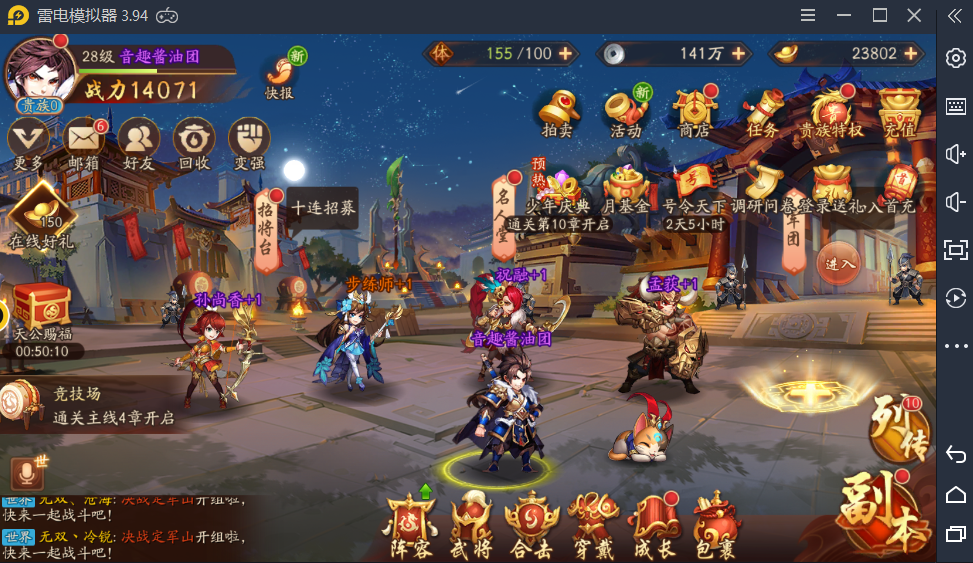
Task: Open the 拍卖 auction house
Action: 559,110
